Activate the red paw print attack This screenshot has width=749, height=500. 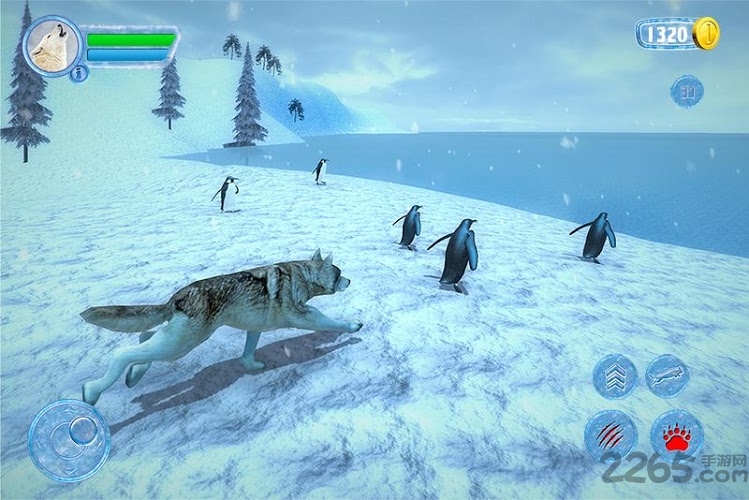(676, 435)
